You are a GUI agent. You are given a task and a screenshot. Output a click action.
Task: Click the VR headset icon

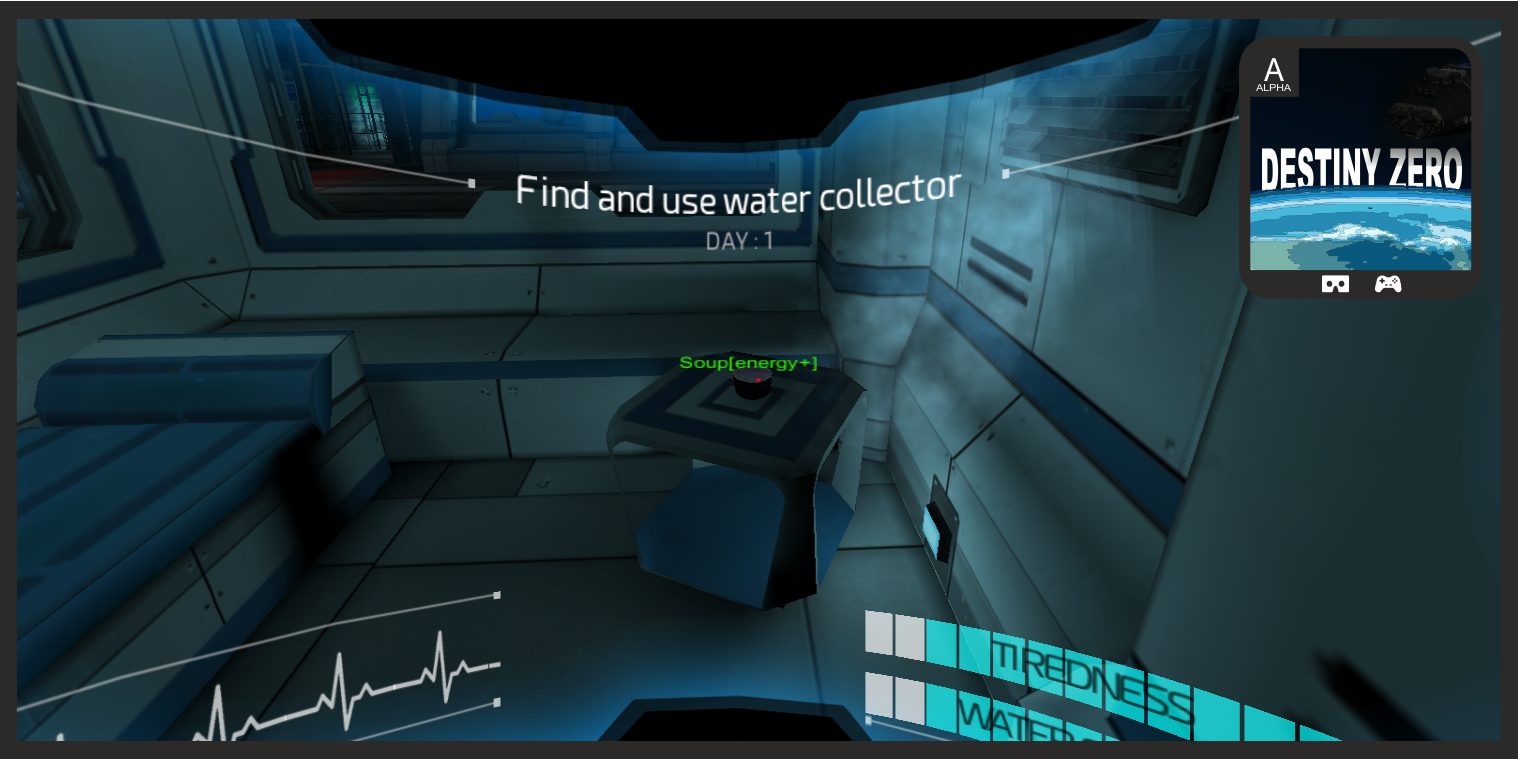pos(1335,284)
